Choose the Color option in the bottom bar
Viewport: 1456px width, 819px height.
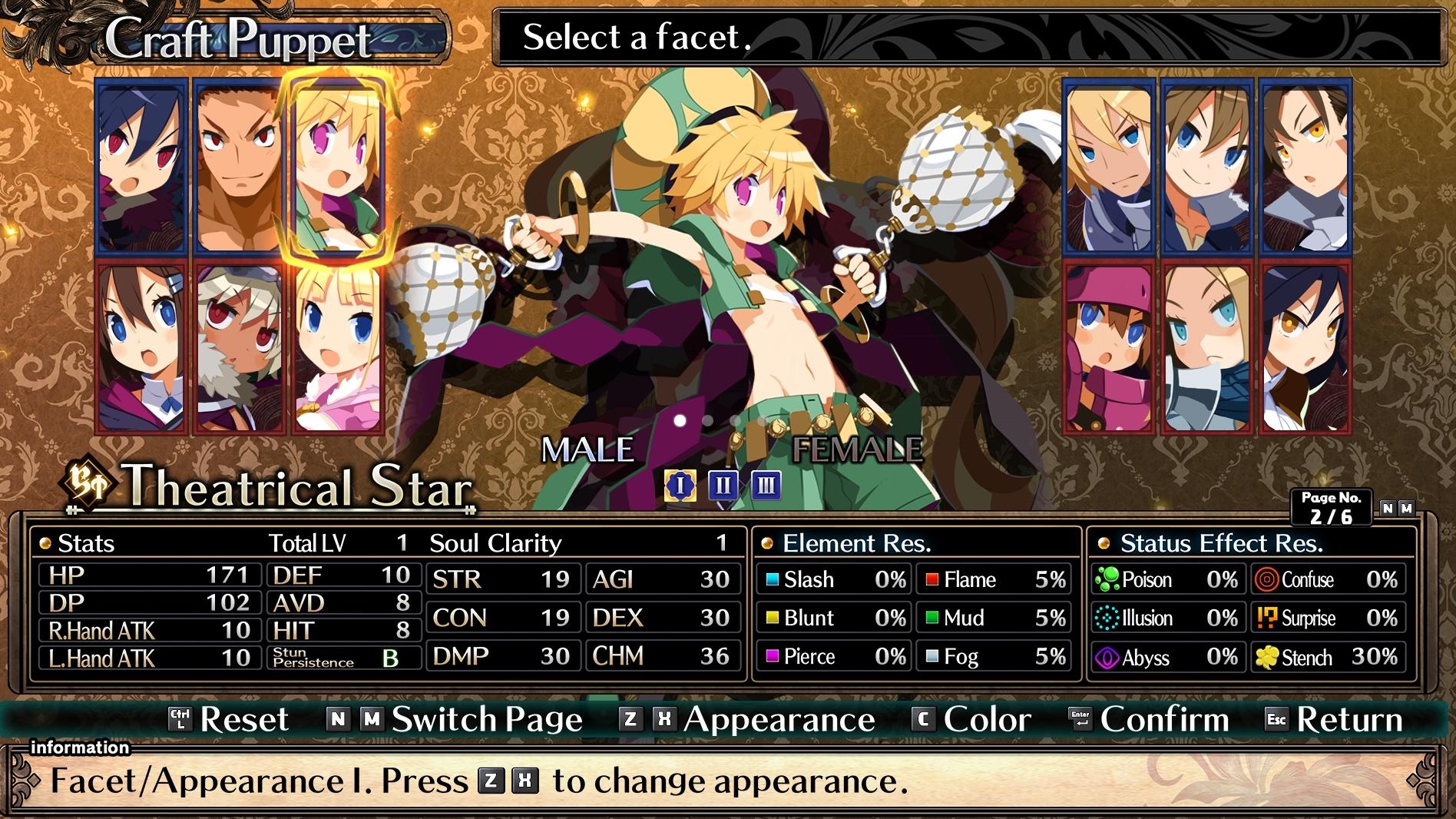(x=988, y=720)
